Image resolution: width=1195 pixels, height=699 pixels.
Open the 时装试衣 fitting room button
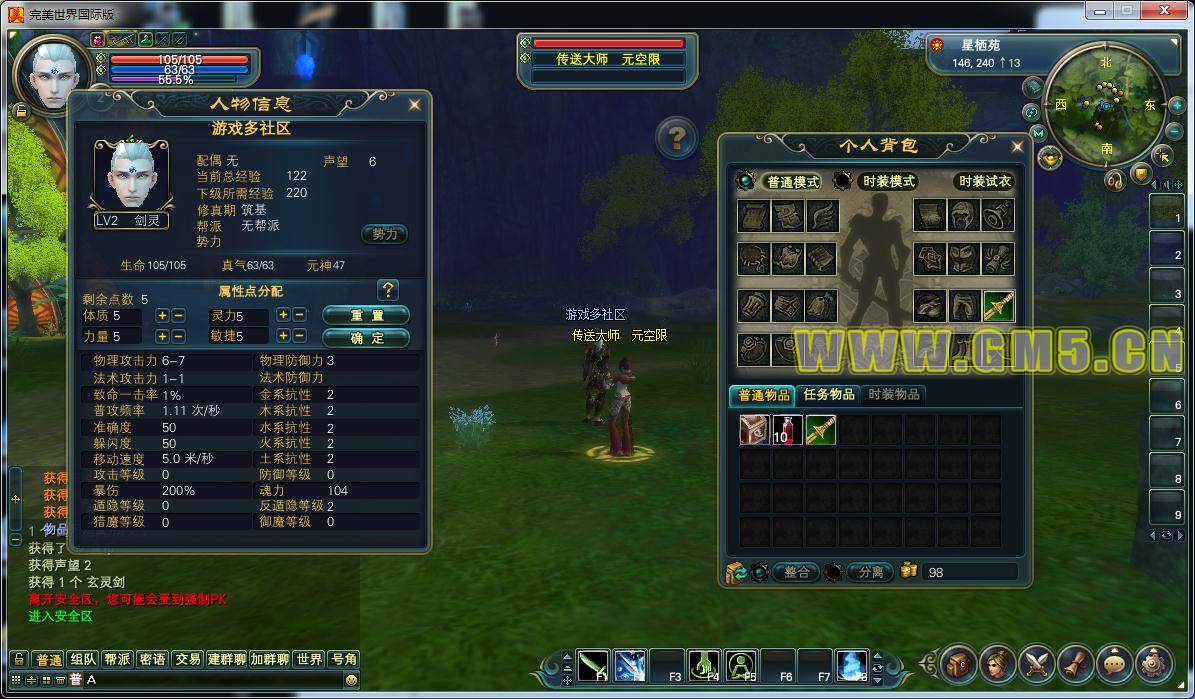coord(984,182)
